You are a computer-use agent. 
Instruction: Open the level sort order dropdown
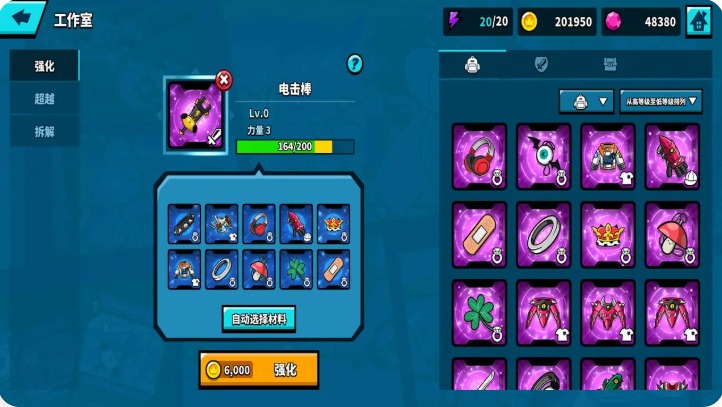661,101
